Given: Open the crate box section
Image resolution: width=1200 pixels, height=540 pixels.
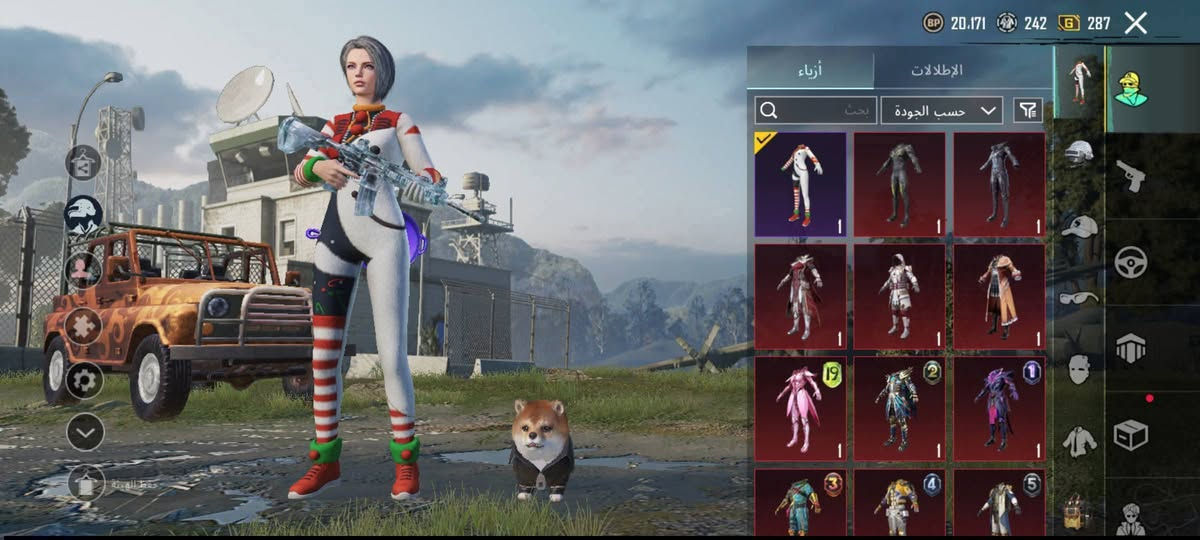Looking at the screenshot, I should pos(1130,435).
